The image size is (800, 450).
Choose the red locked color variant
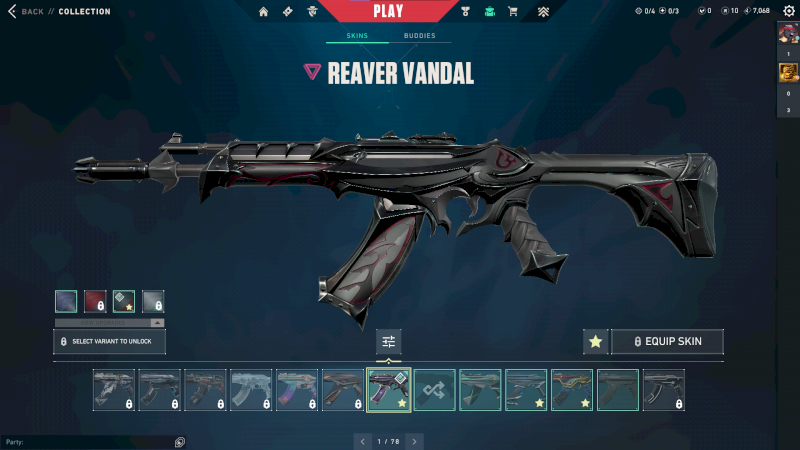[x=95, y=301]
